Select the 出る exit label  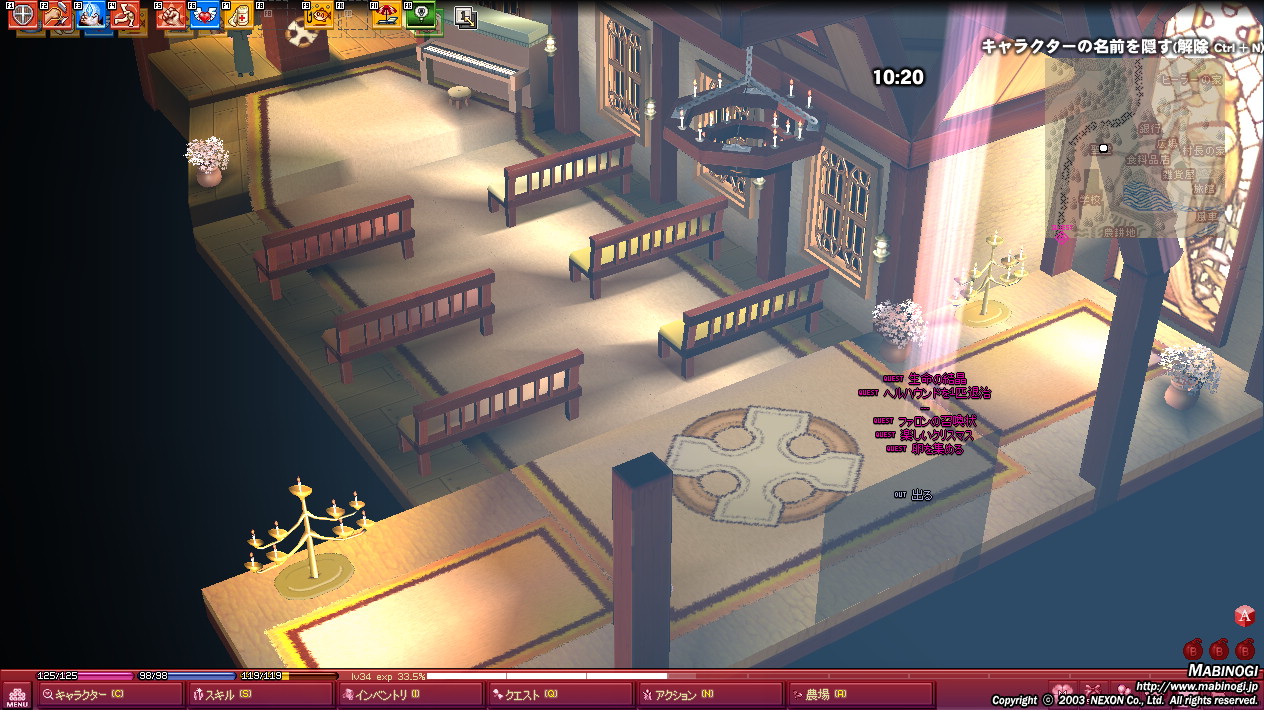[x=921, y=495]
